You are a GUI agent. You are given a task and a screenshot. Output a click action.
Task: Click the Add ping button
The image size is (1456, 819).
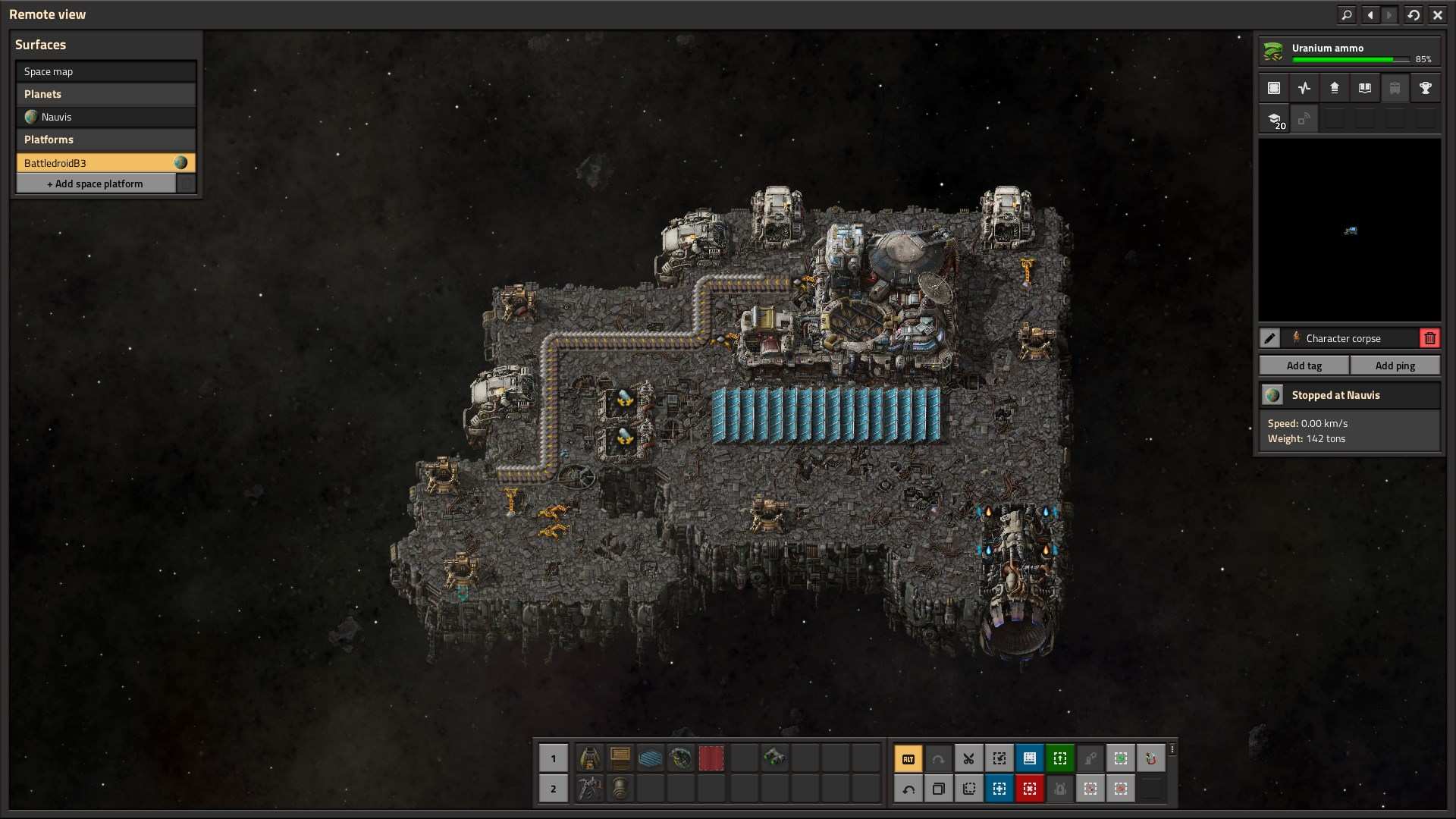pyautogui.click(x=1395, y=366)
